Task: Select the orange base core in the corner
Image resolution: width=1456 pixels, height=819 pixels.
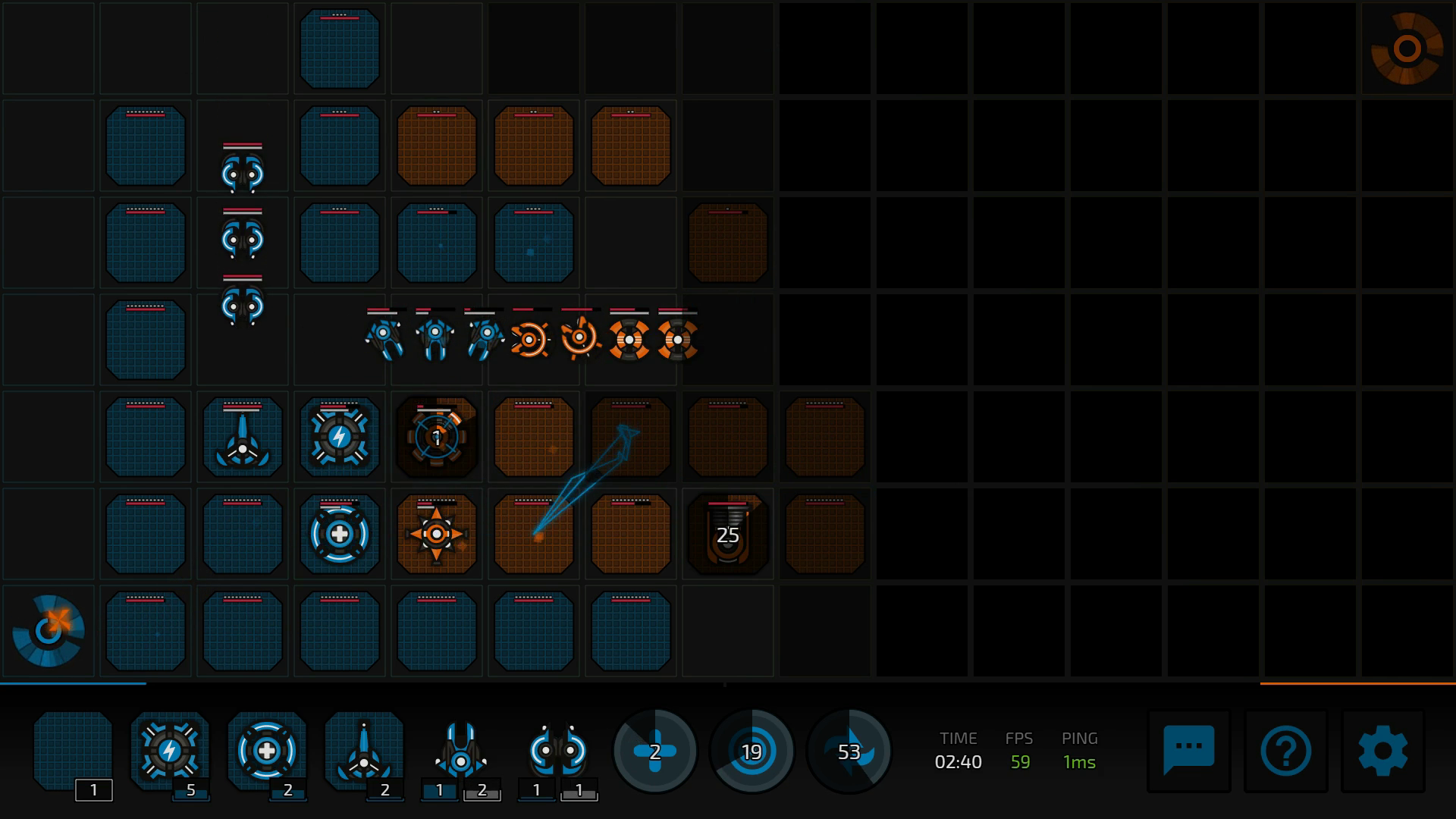Action: click(x=1407, y=49)
